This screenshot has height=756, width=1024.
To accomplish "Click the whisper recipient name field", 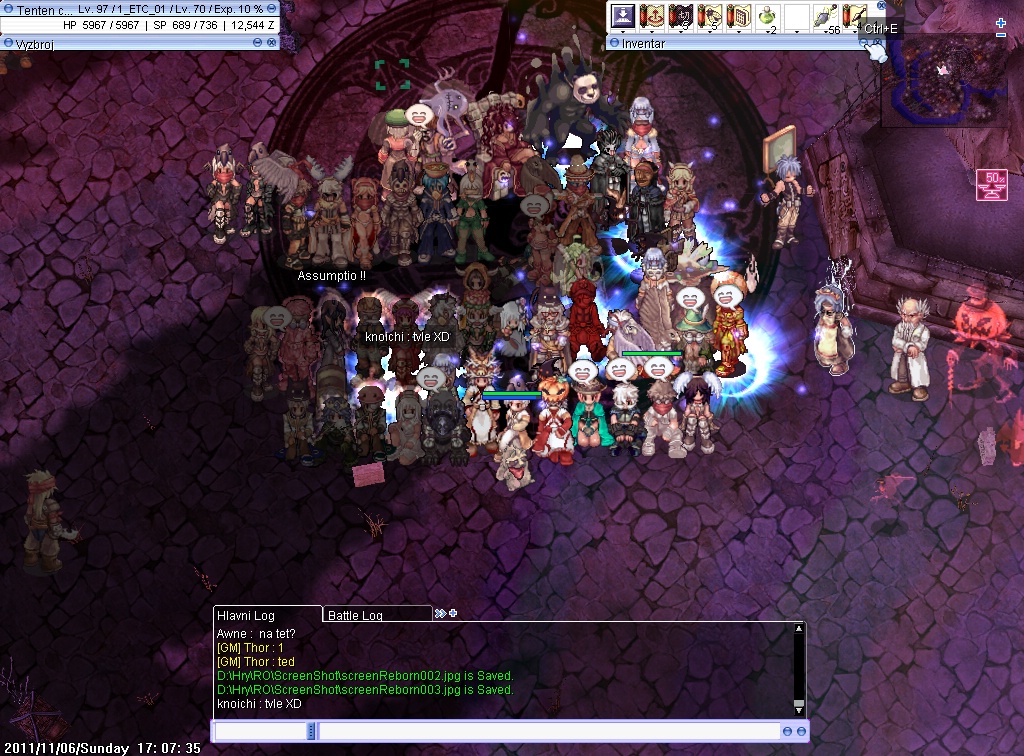I will click(x=260, y=732).
